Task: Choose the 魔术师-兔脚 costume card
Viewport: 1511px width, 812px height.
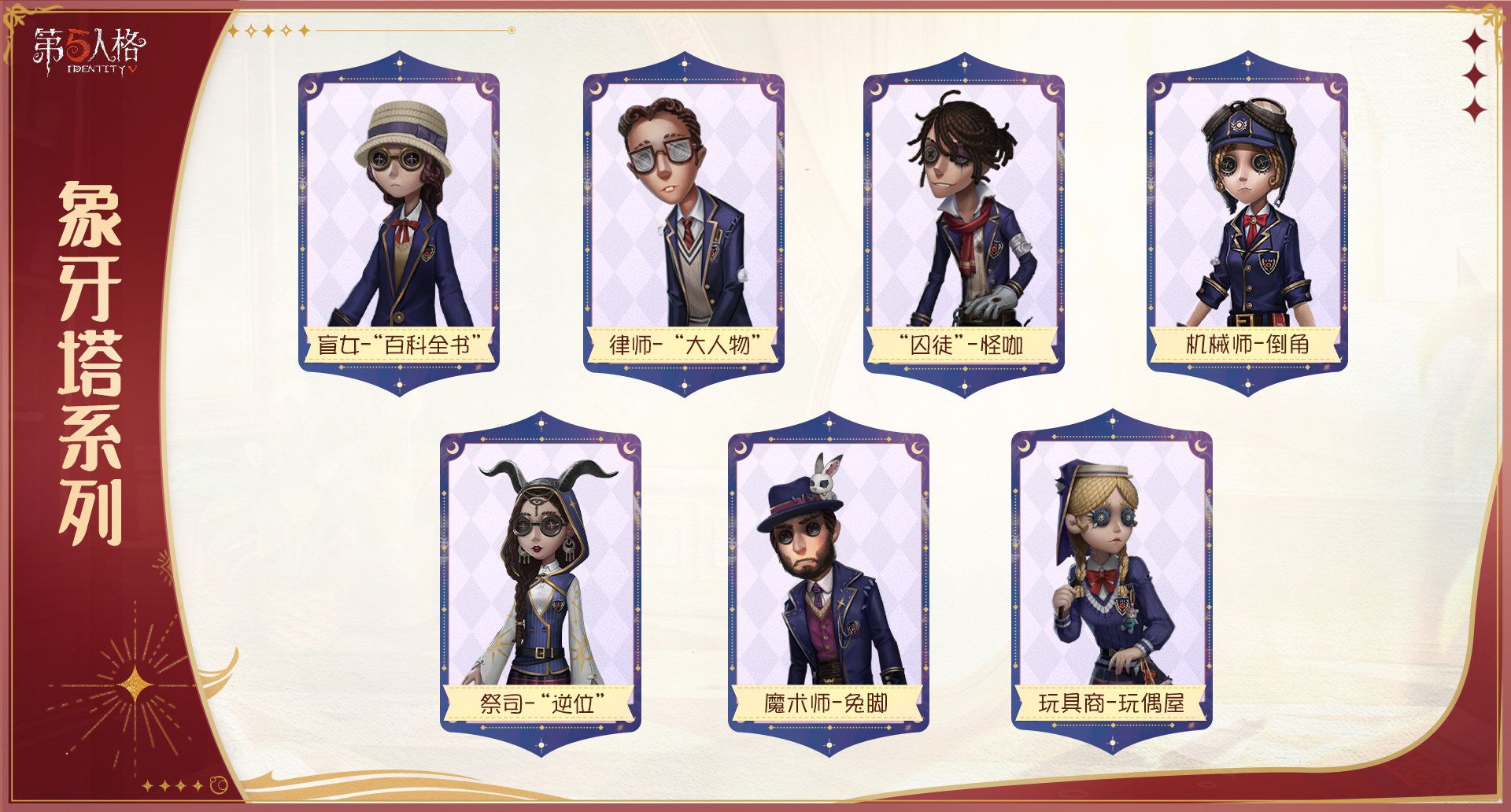Action: tap(828, 582)
